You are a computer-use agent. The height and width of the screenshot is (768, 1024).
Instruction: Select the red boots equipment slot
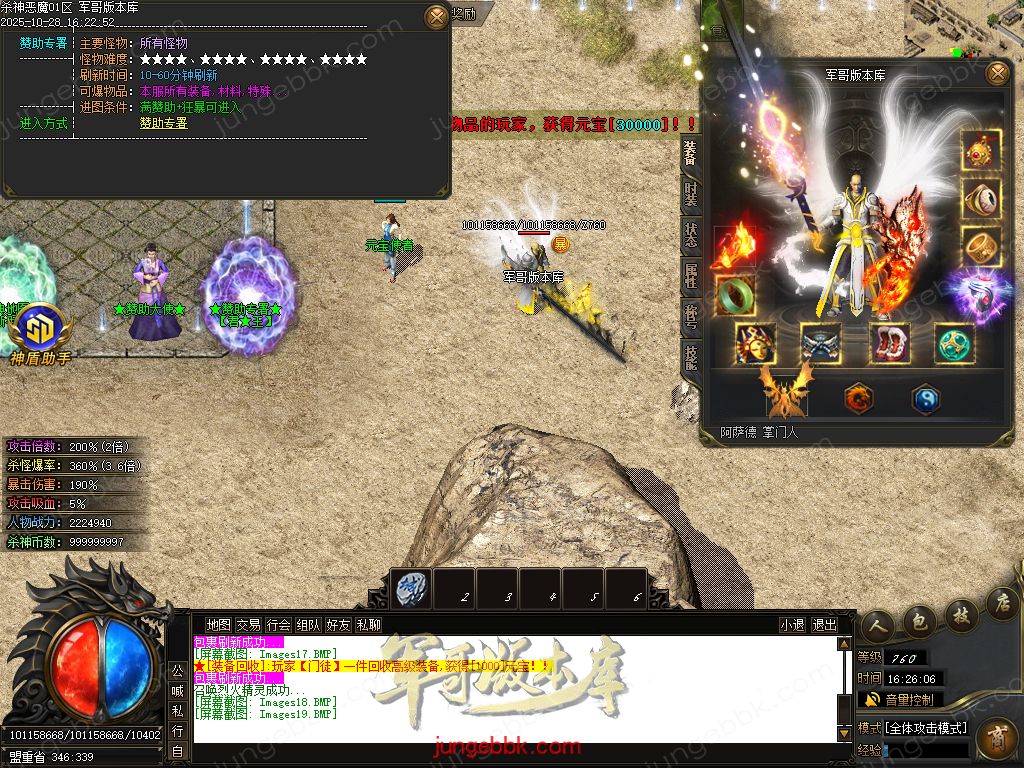889,344
